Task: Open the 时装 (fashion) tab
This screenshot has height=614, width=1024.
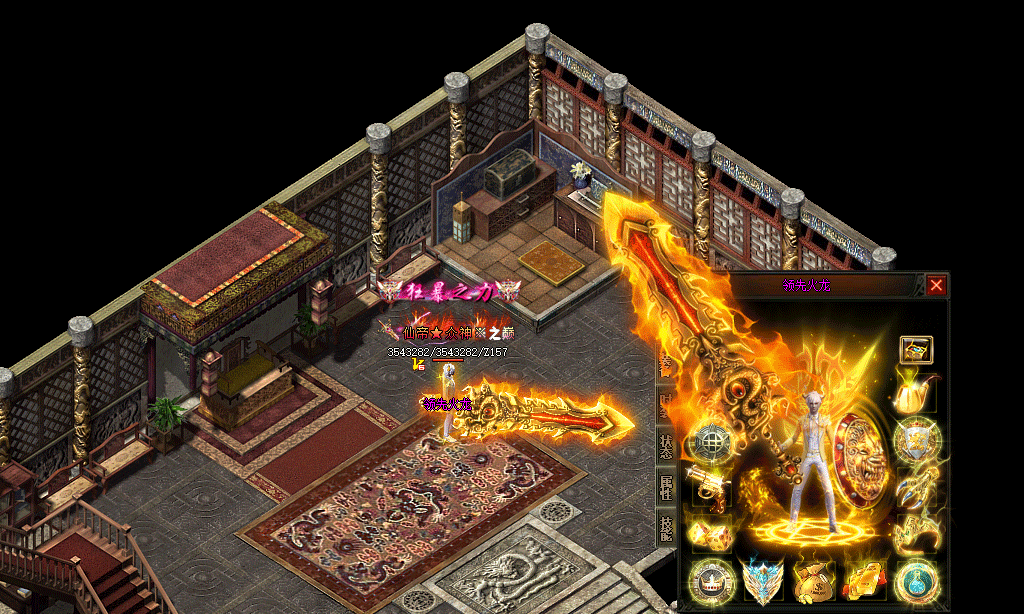Action: coord(665,404)
